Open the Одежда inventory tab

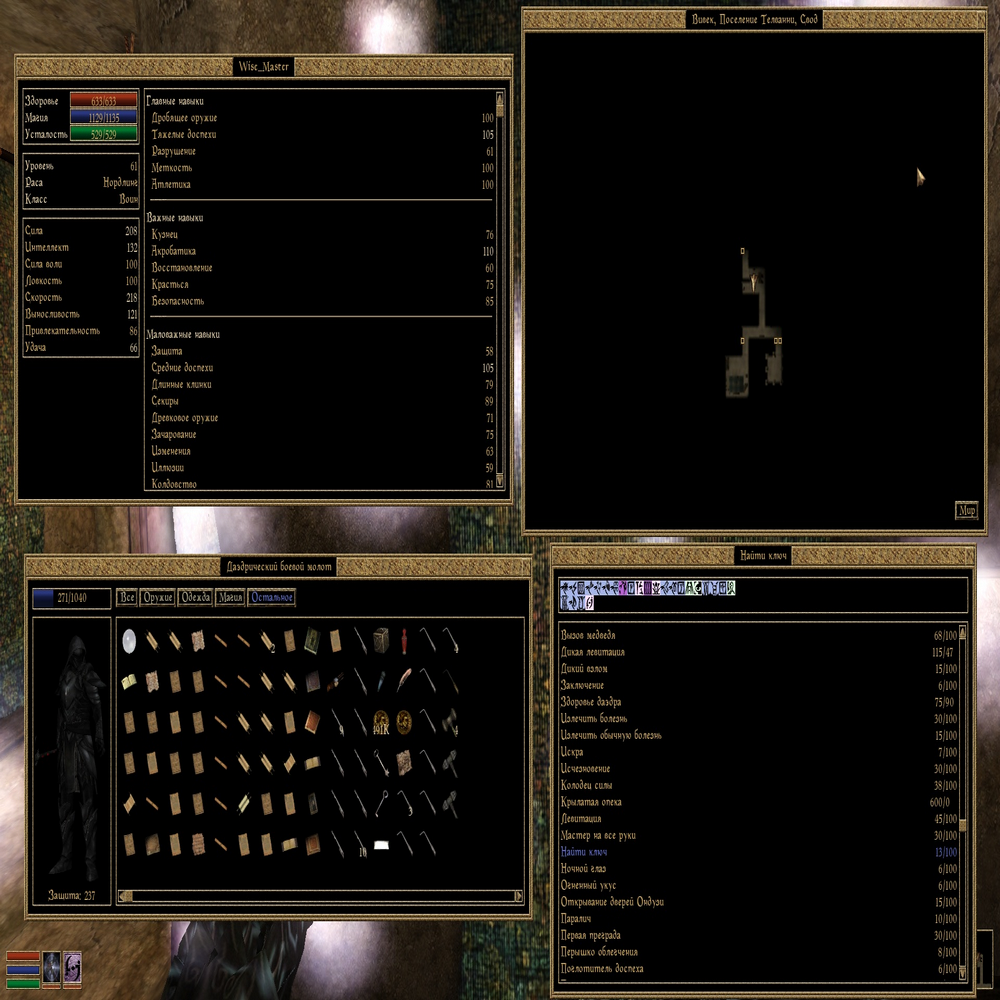click(195, 598)
